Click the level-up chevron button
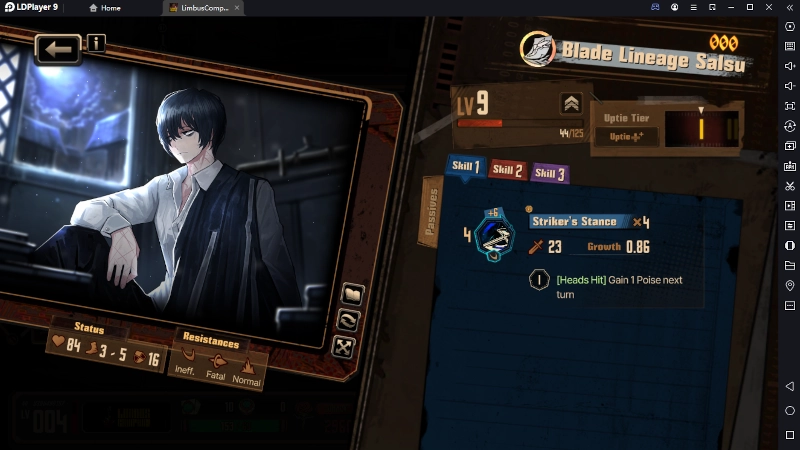800x450 pixels. pos(571,103)
